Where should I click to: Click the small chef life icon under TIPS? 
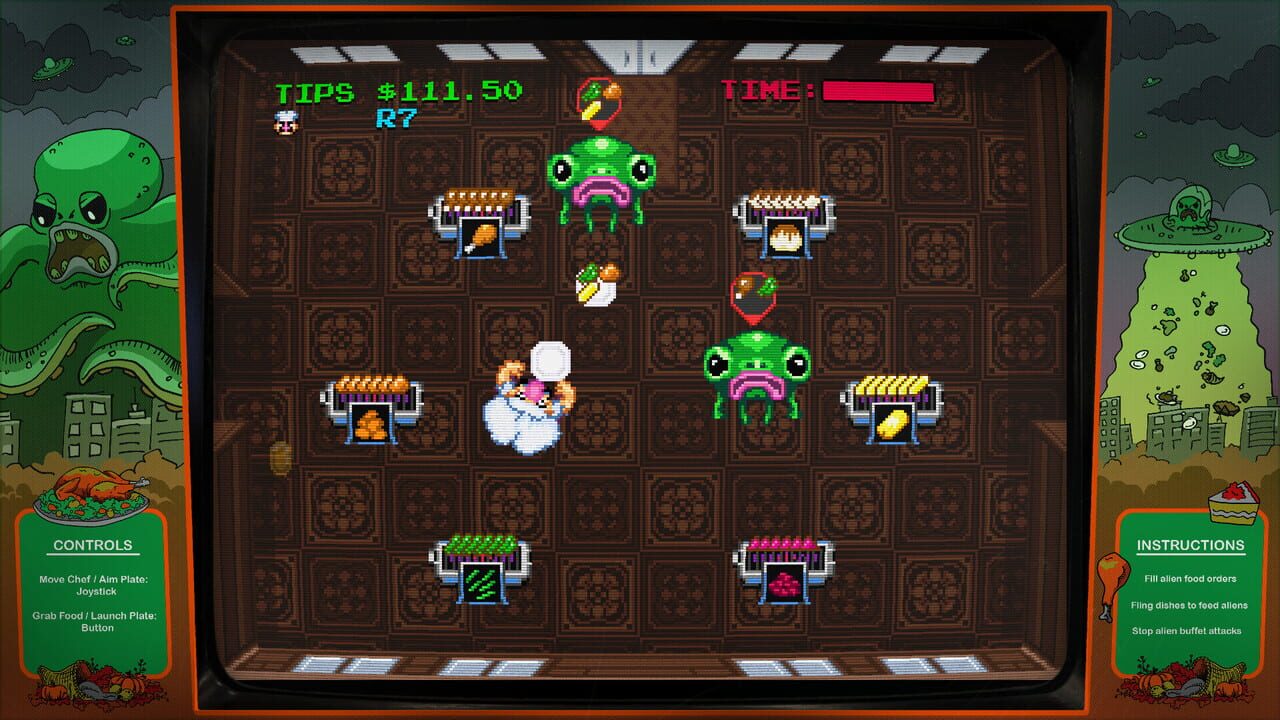(x=285, y=122)
